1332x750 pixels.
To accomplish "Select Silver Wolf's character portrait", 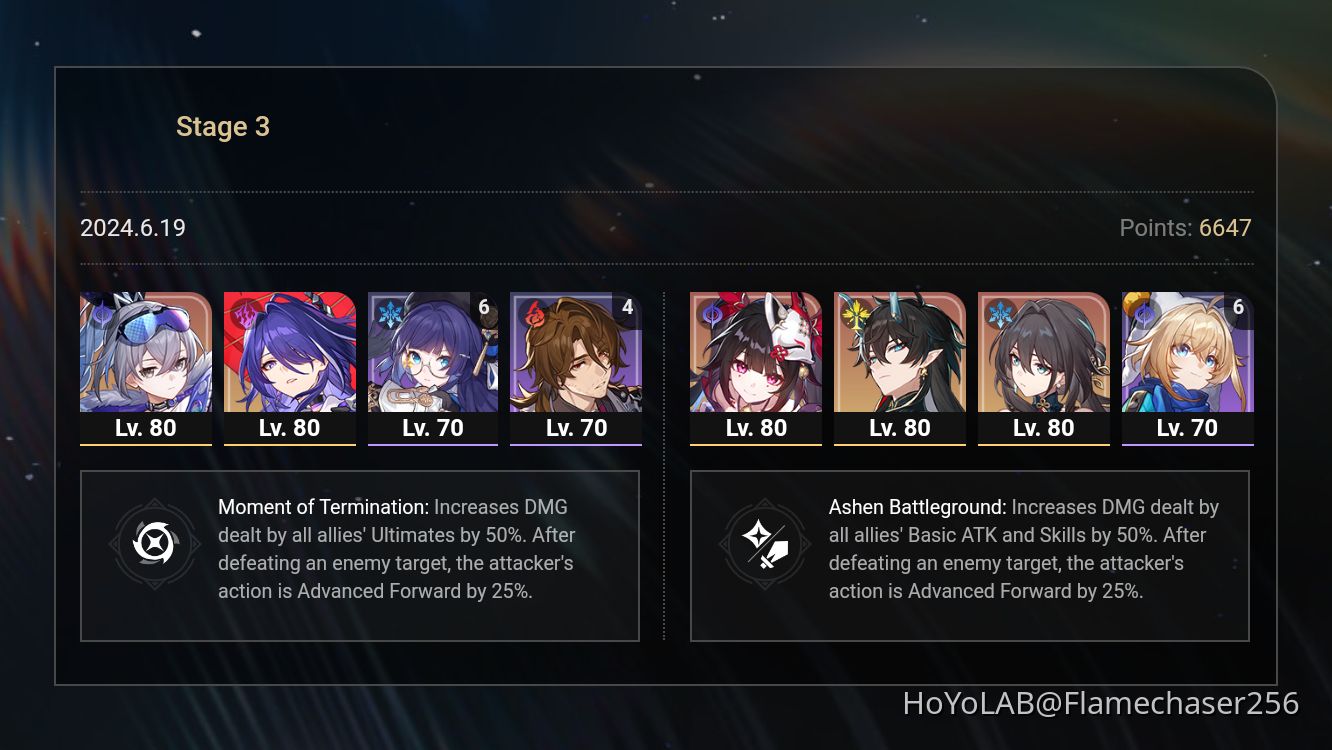I will [x=146, y=355].
